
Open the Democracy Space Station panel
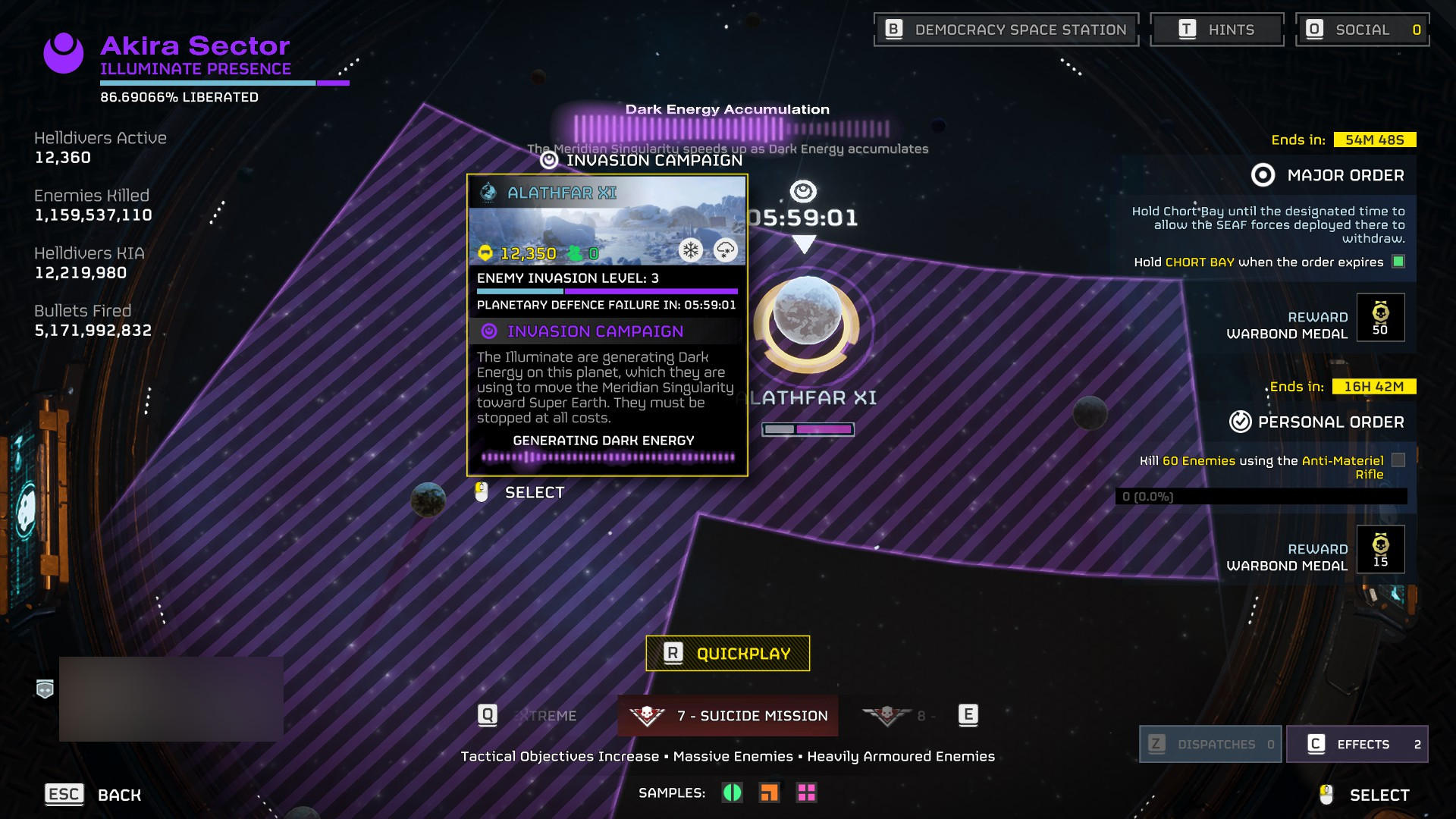tap(1006, 30)
